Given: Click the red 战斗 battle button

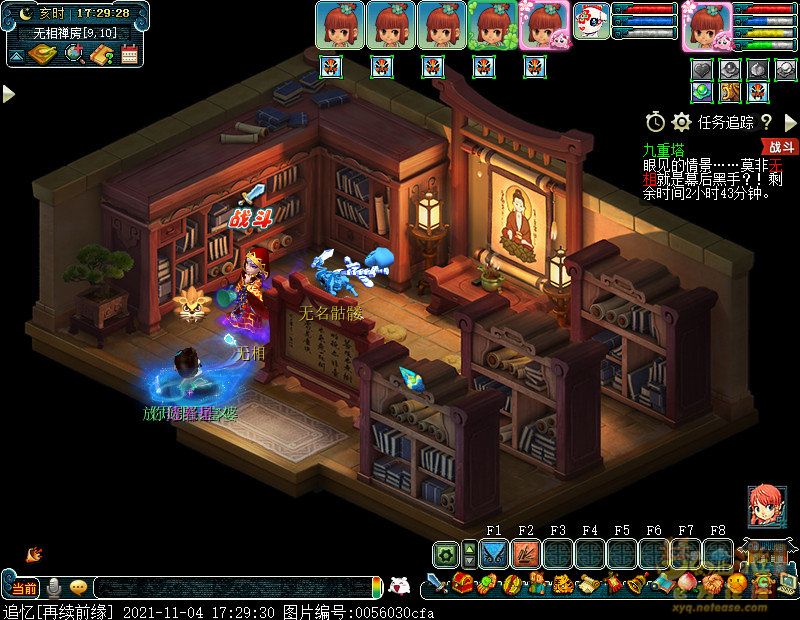Looking at the screenshot, I should pos(781,147).
